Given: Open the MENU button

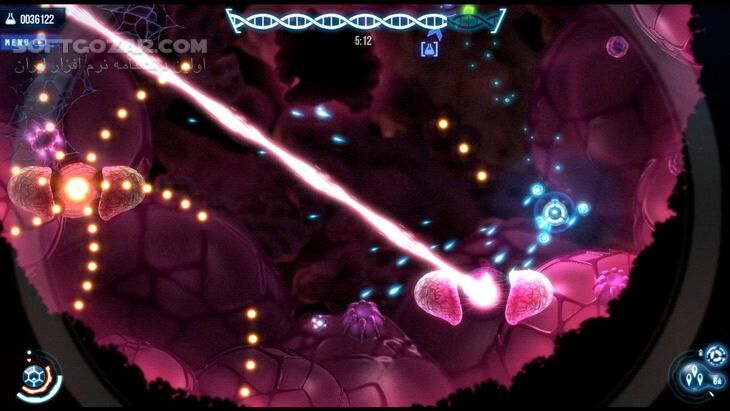Looking at the screenshot, I should 16,42.
